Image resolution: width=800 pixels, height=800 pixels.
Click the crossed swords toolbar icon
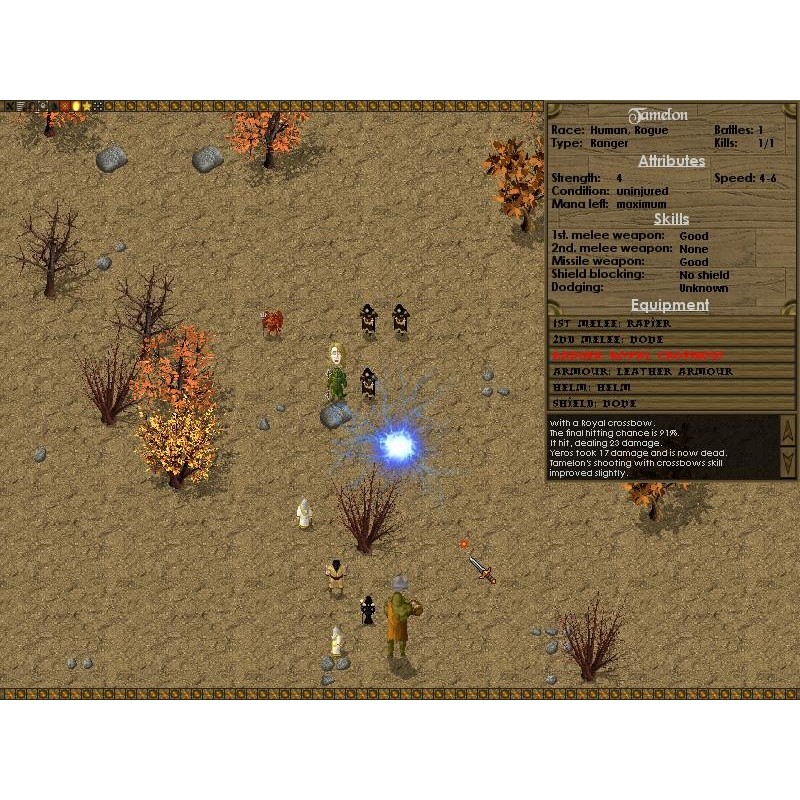(8, 105)
